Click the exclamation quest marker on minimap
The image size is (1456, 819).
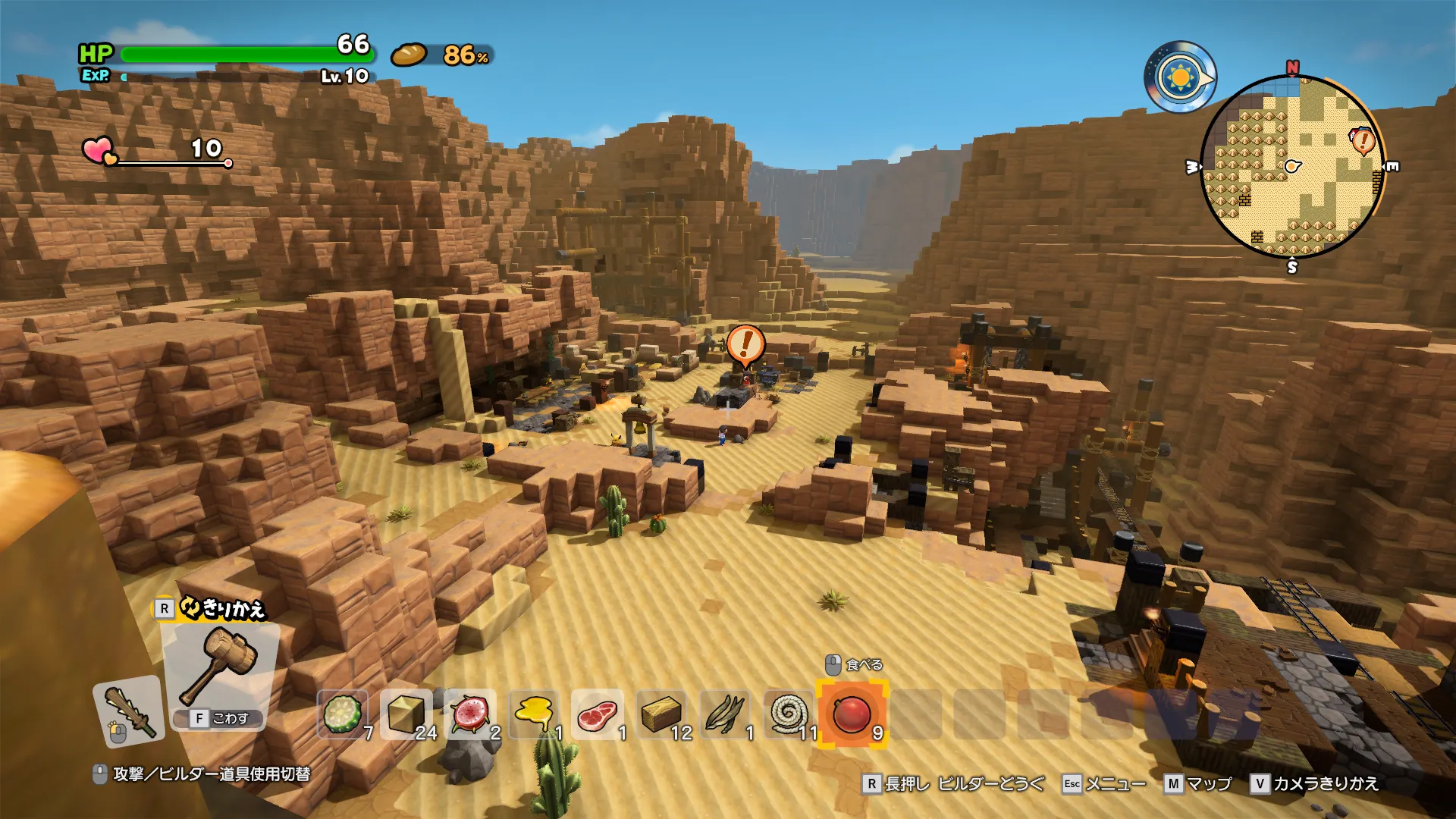point(1363,140)
